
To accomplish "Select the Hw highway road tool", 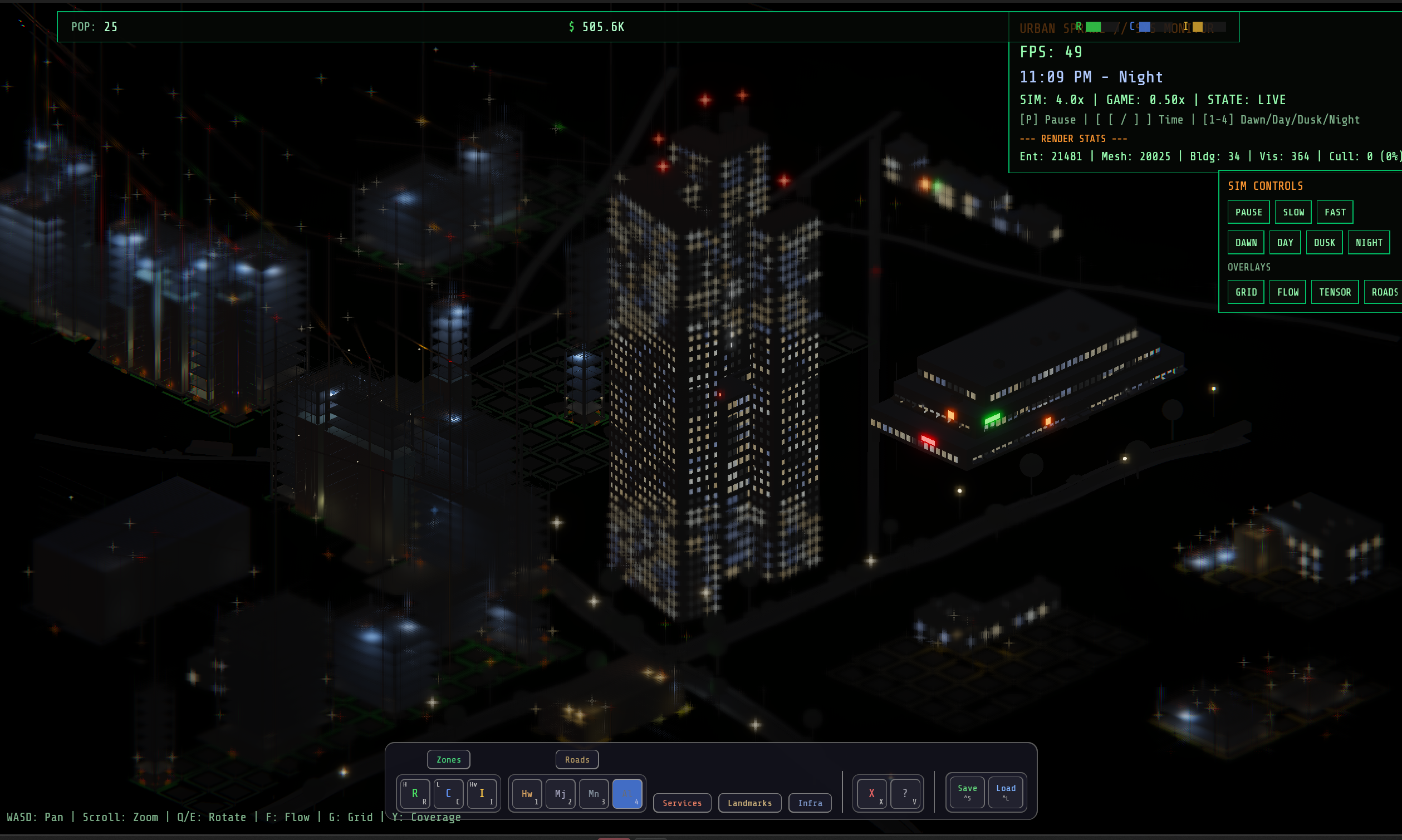I will (527, 794).
